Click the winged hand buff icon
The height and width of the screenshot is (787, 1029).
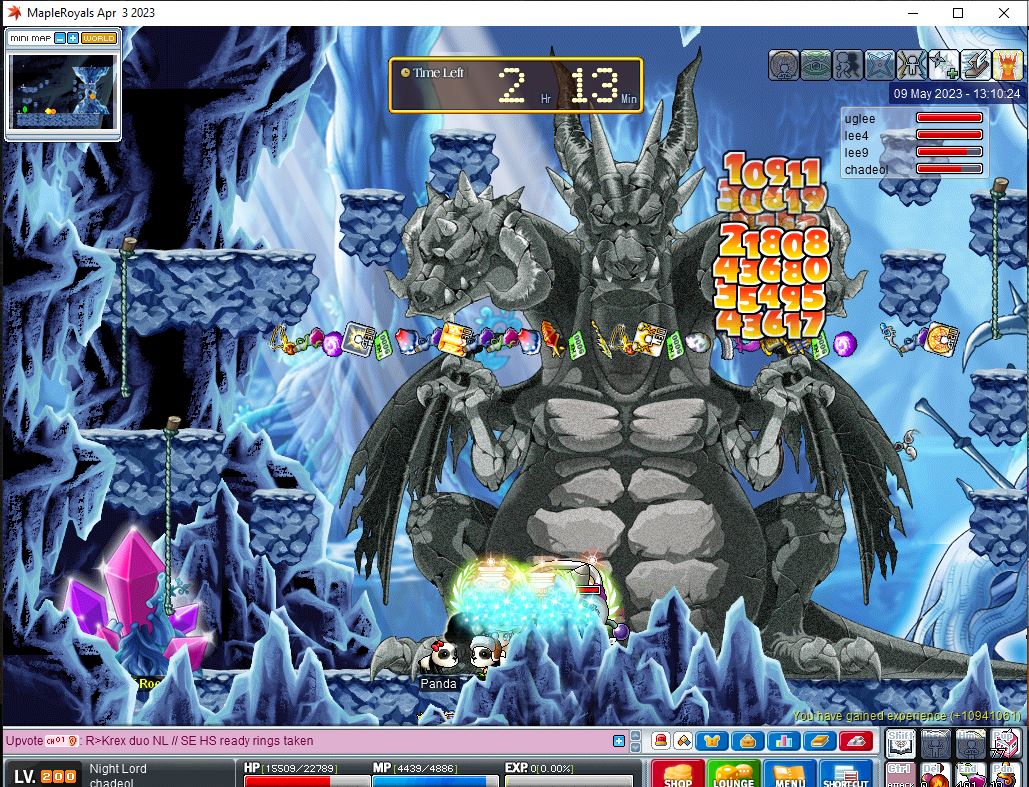[975, 65]
